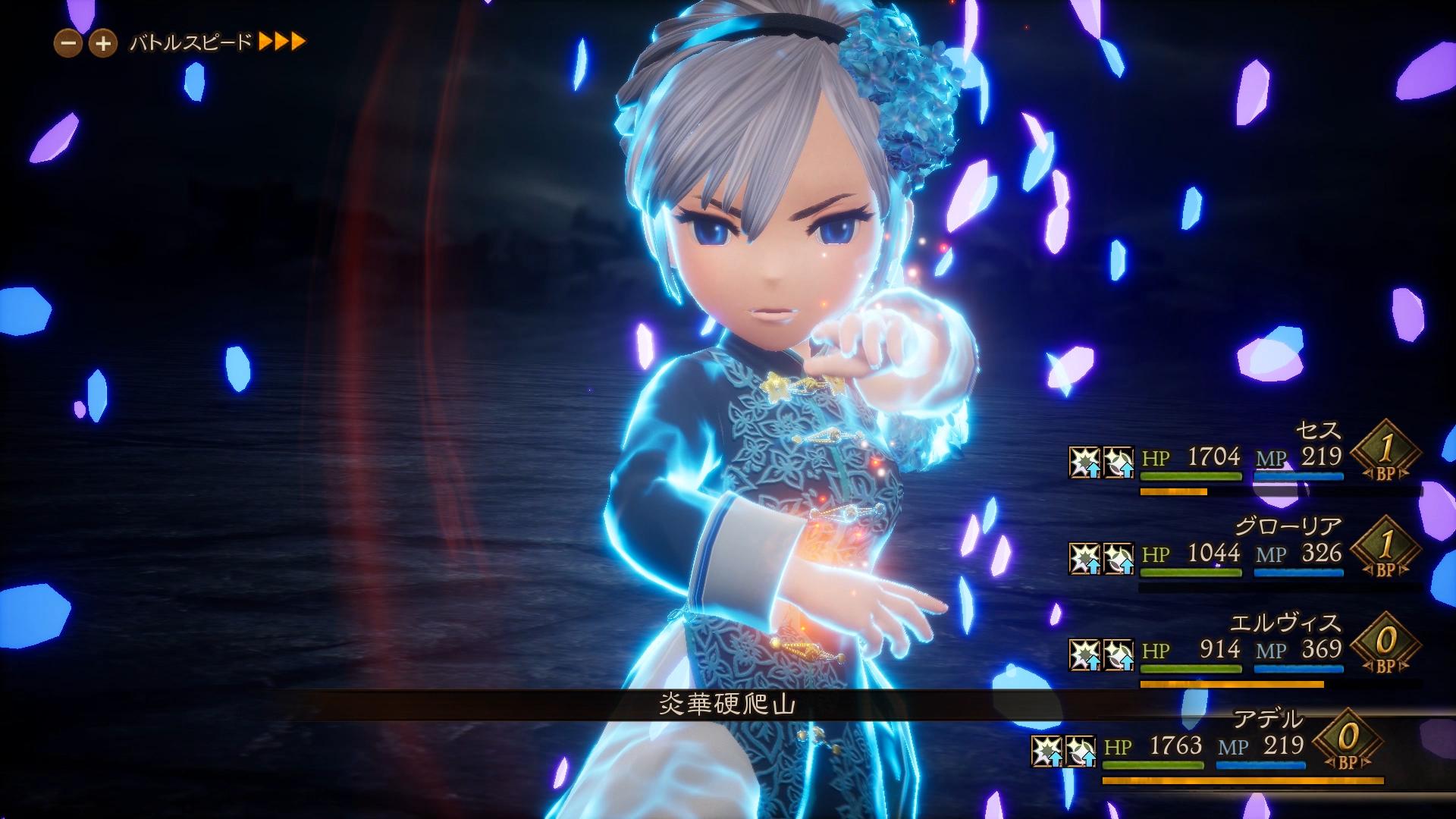This screenshot has height=819, width=1456.
Task: Inspect グローリア's leaf-swirl buff icon
Action: point(1119,558)
